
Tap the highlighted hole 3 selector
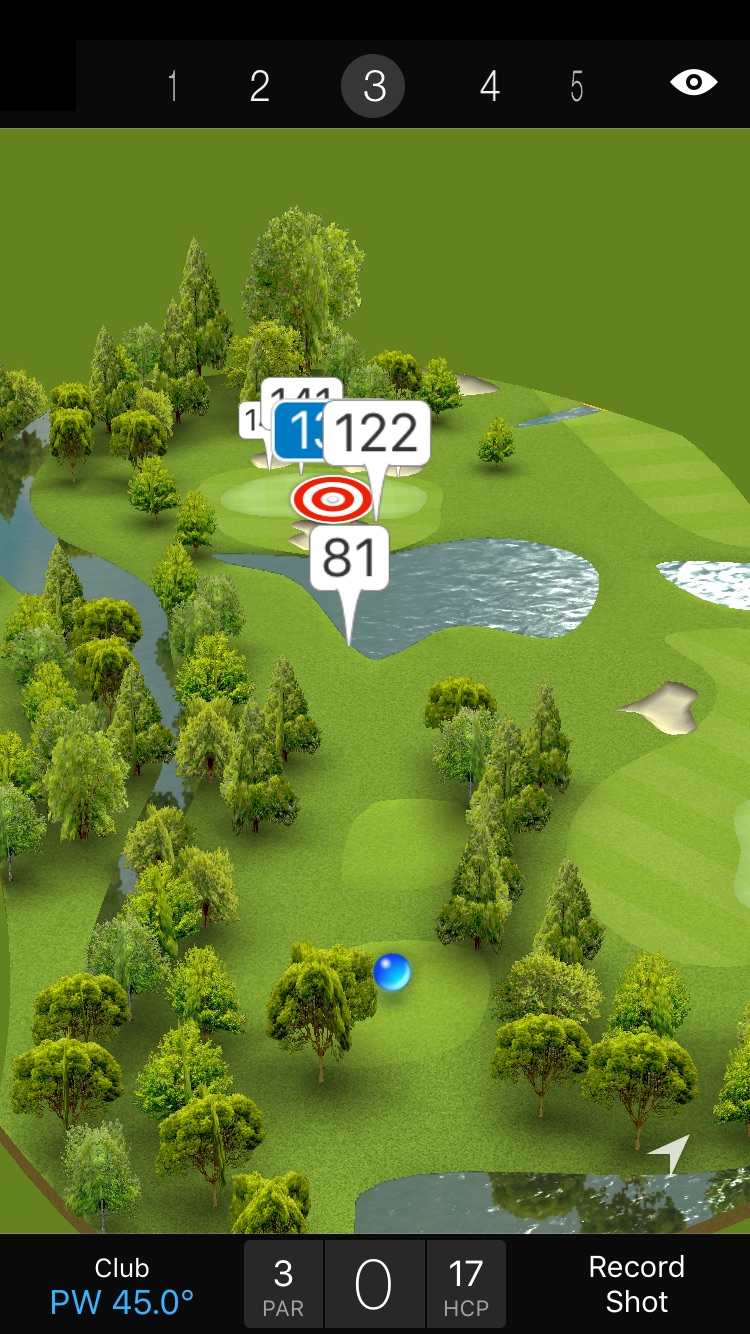(x=373, y=87)
